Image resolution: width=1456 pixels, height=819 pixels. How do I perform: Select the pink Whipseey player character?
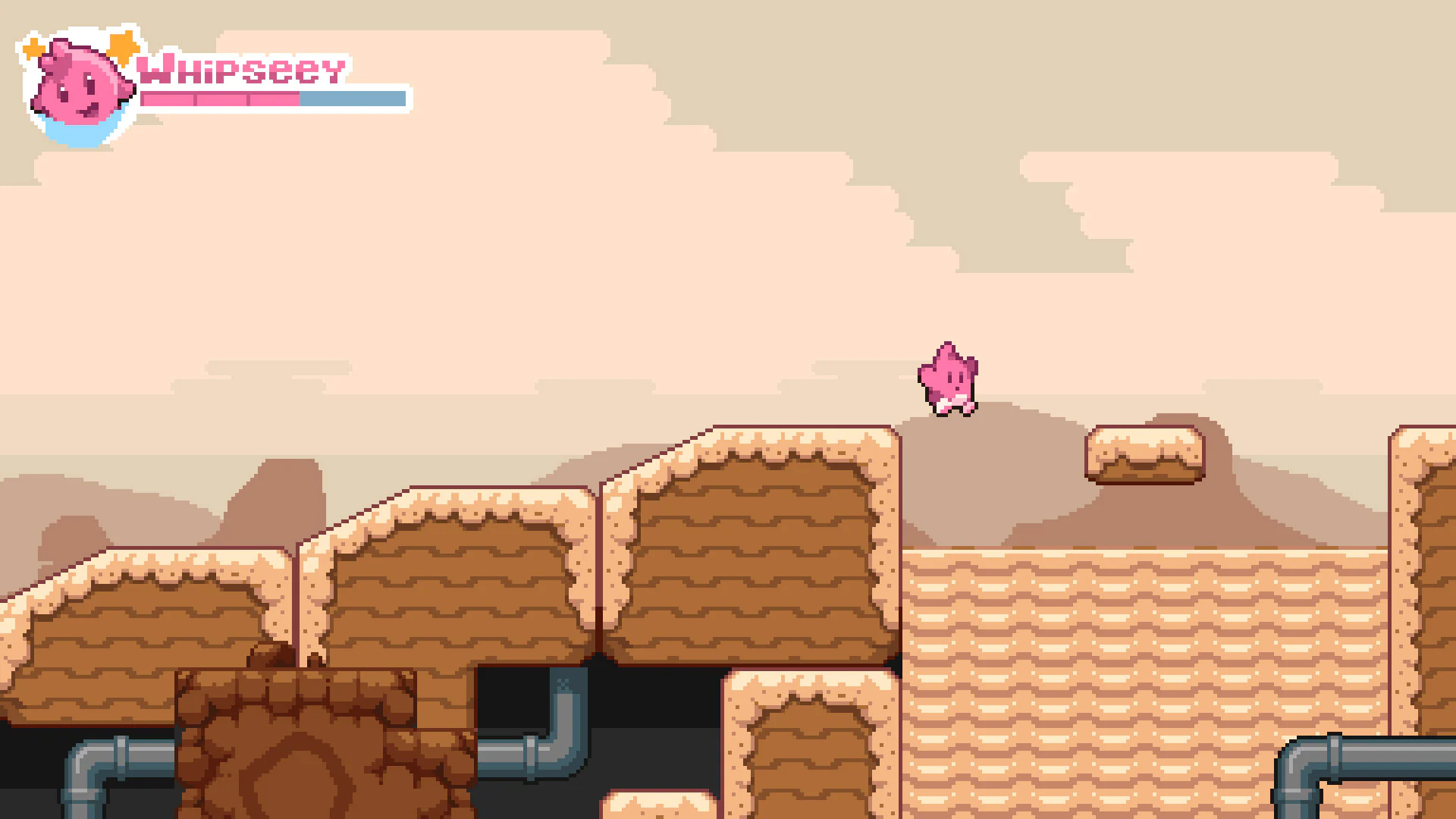(948, 375)
